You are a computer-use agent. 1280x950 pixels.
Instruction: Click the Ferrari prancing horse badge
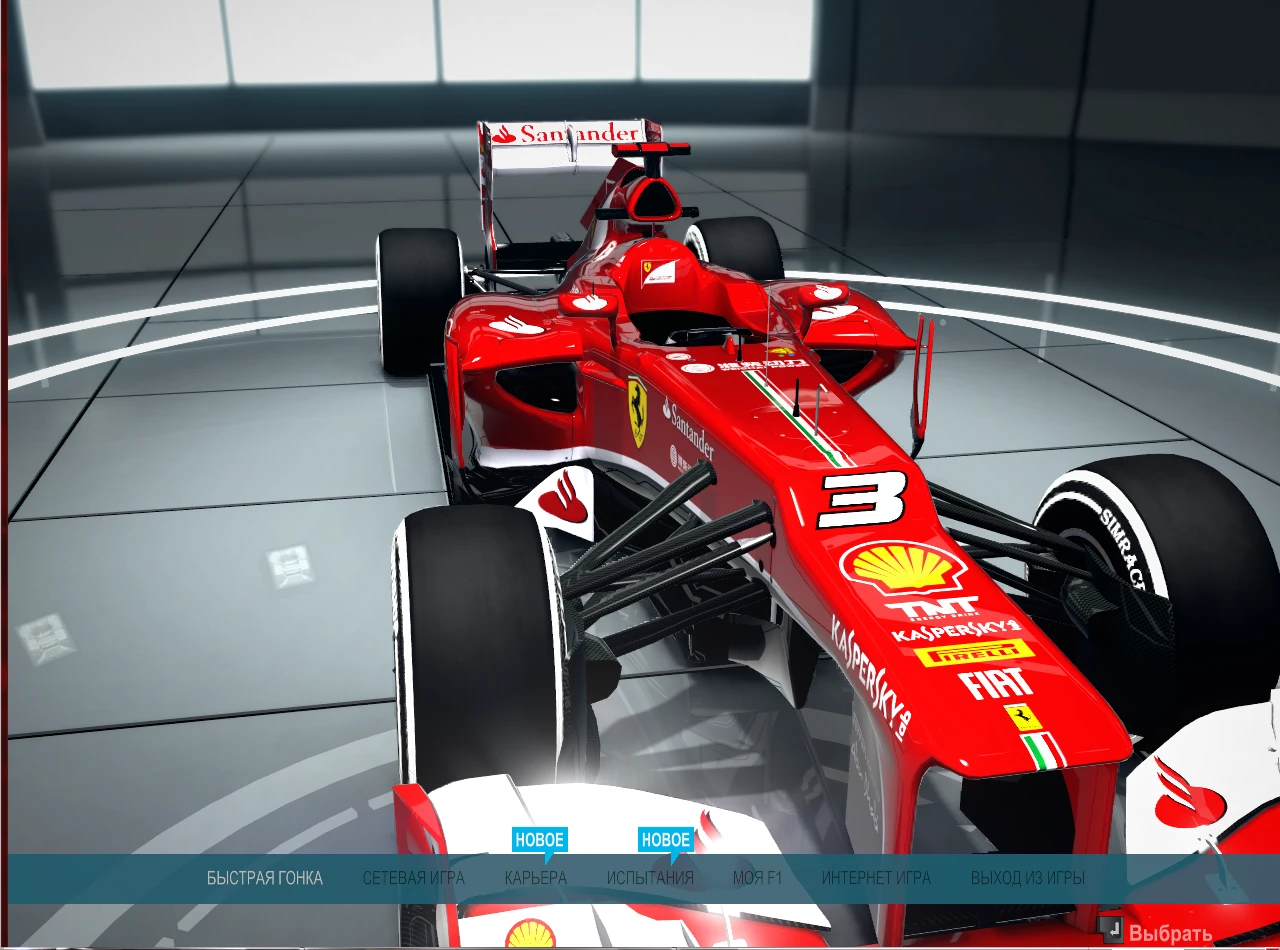click(638, 412)
